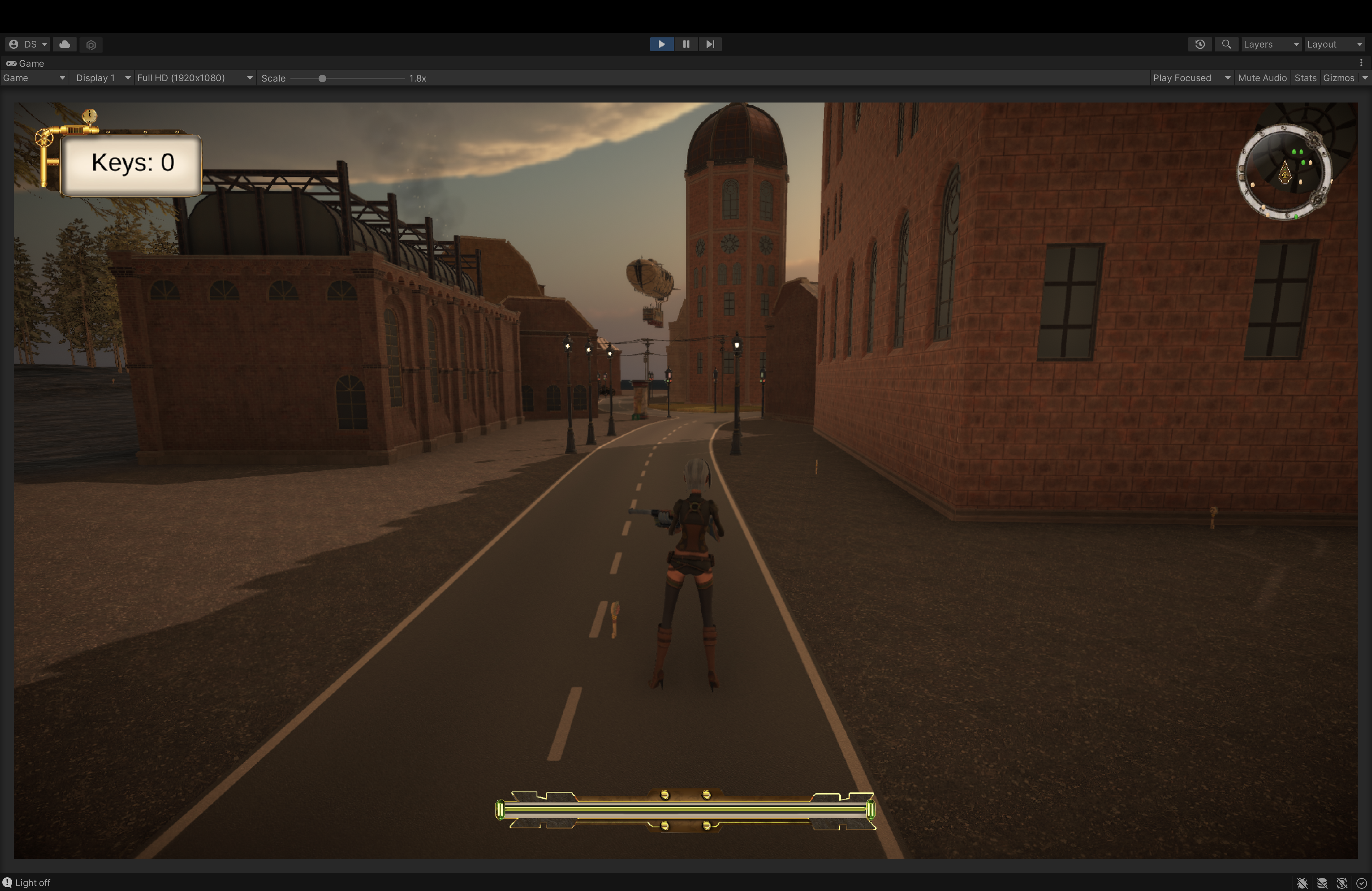
Task: Open the Full HD resolution dropdown
Action: click(194, 79)
